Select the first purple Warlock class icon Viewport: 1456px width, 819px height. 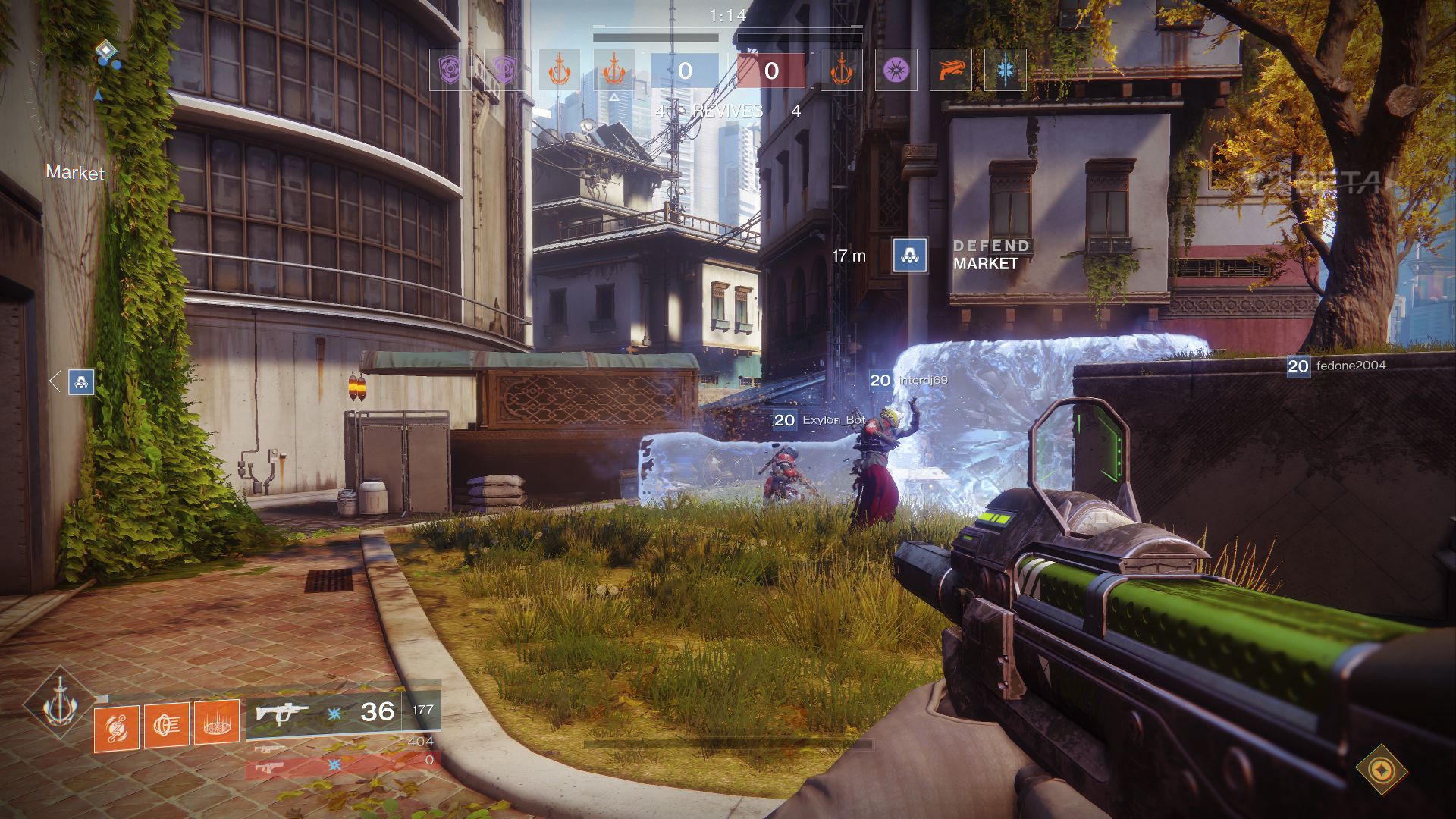click(x=450, y=71)
